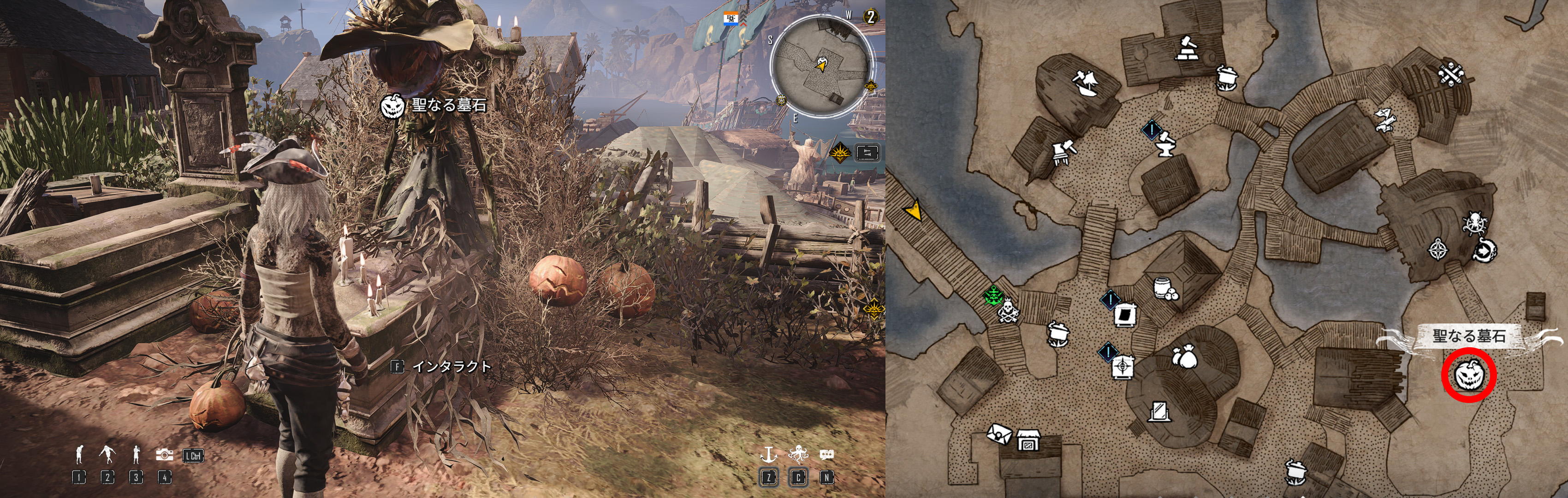Open the chat speech-bubble icon
Viewport: 1568px width, 498px height.
(826, 455)
